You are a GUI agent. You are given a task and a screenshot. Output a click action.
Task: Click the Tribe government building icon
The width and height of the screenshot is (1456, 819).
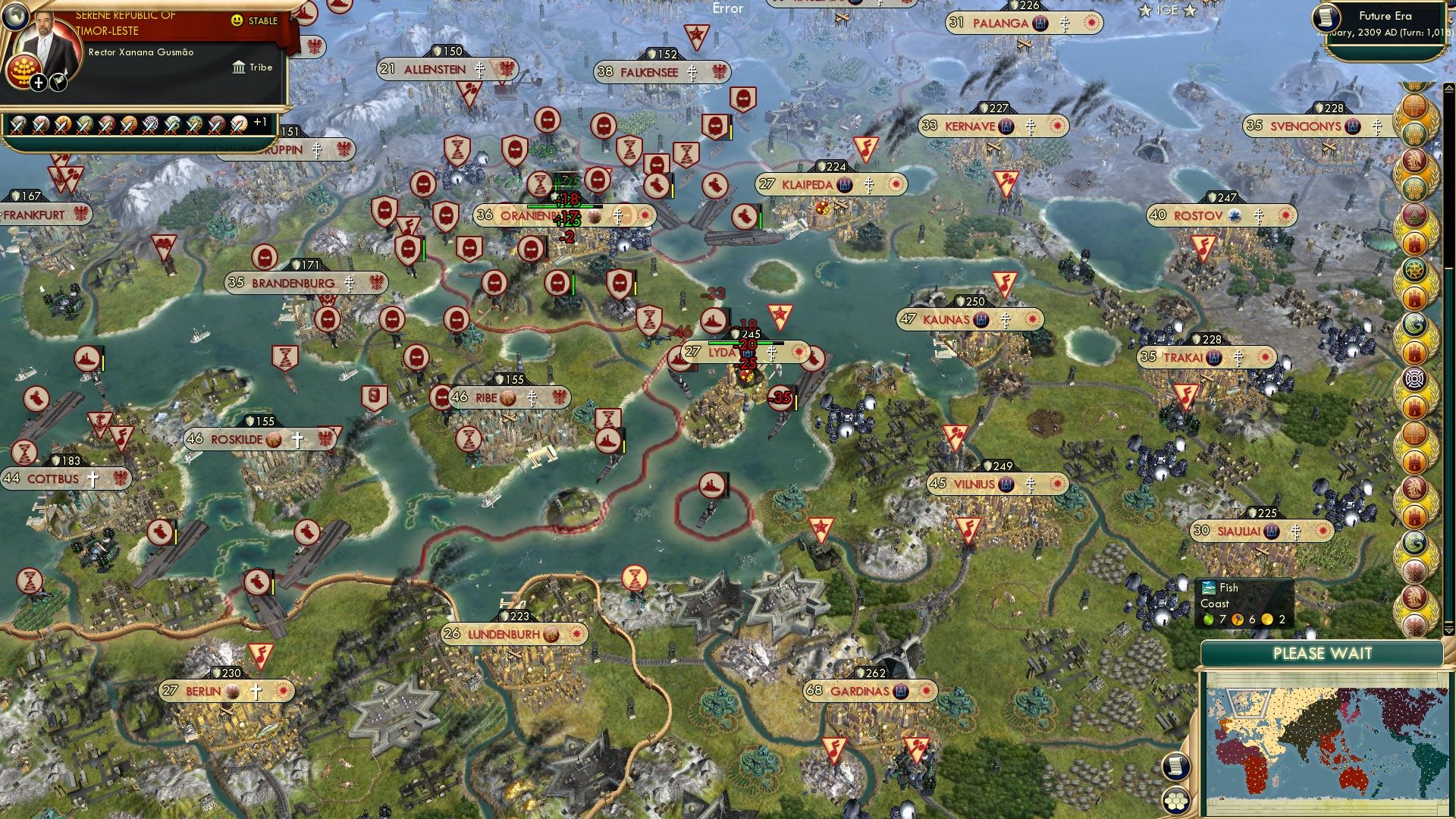click(x=239, y=67)
